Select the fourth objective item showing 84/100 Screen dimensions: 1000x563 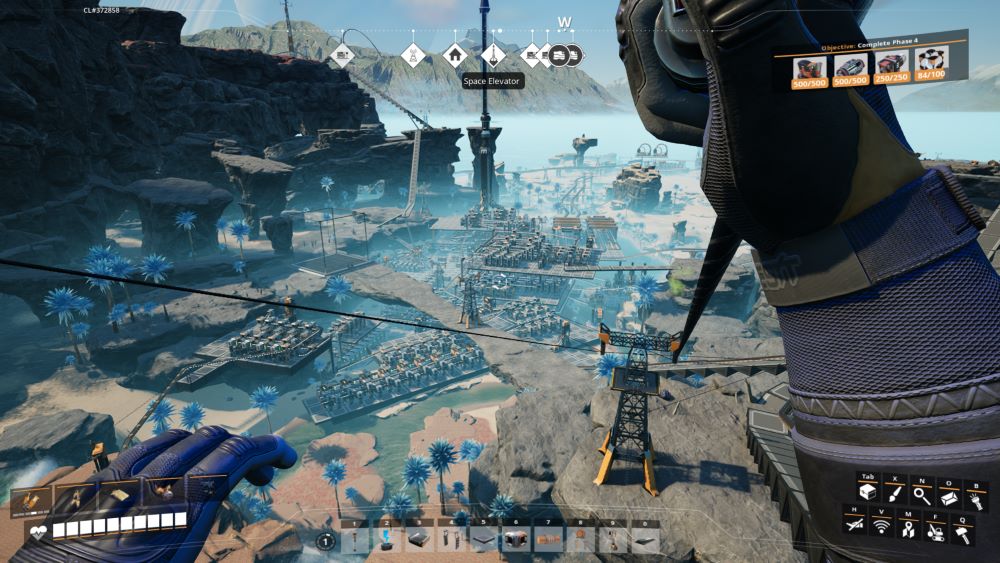932,69
